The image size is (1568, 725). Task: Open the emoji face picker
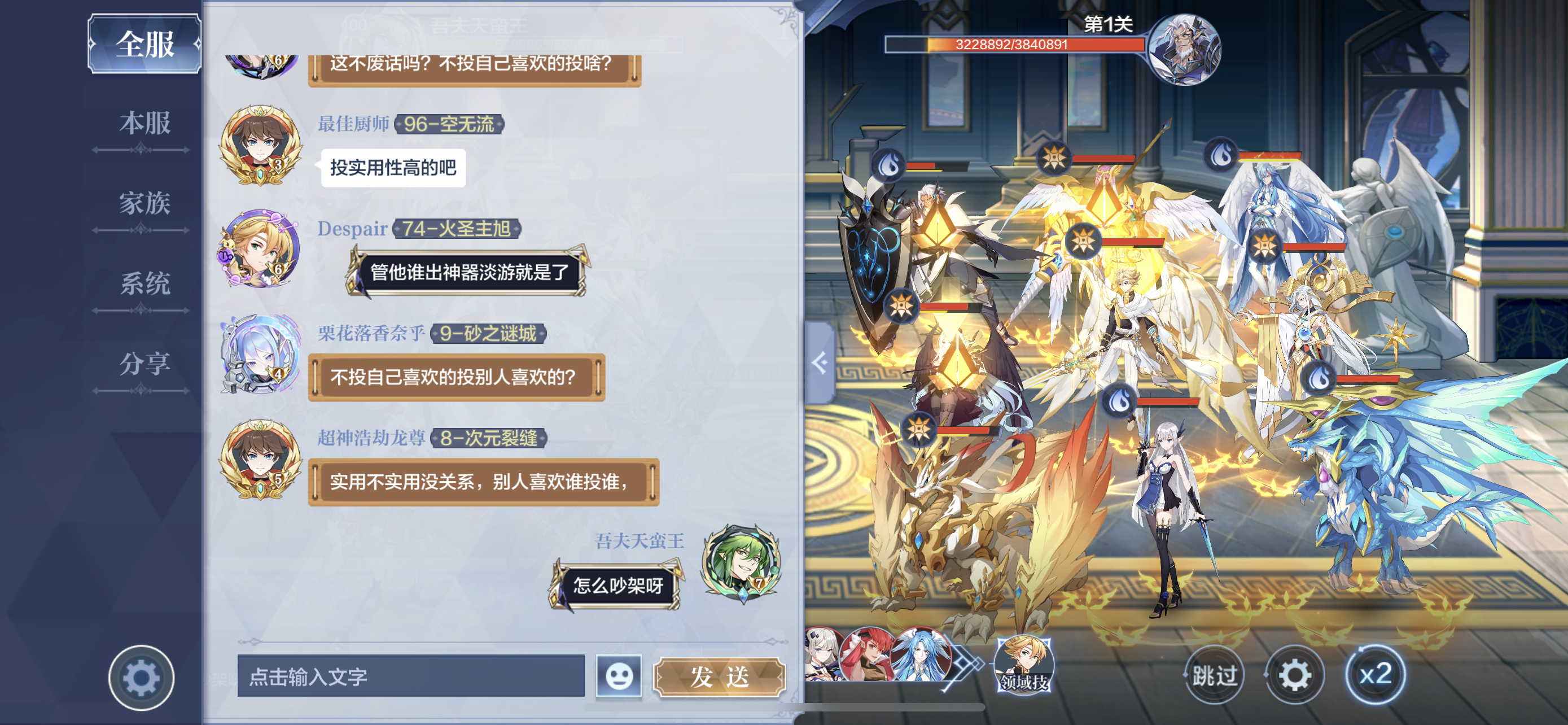(619, 676)
